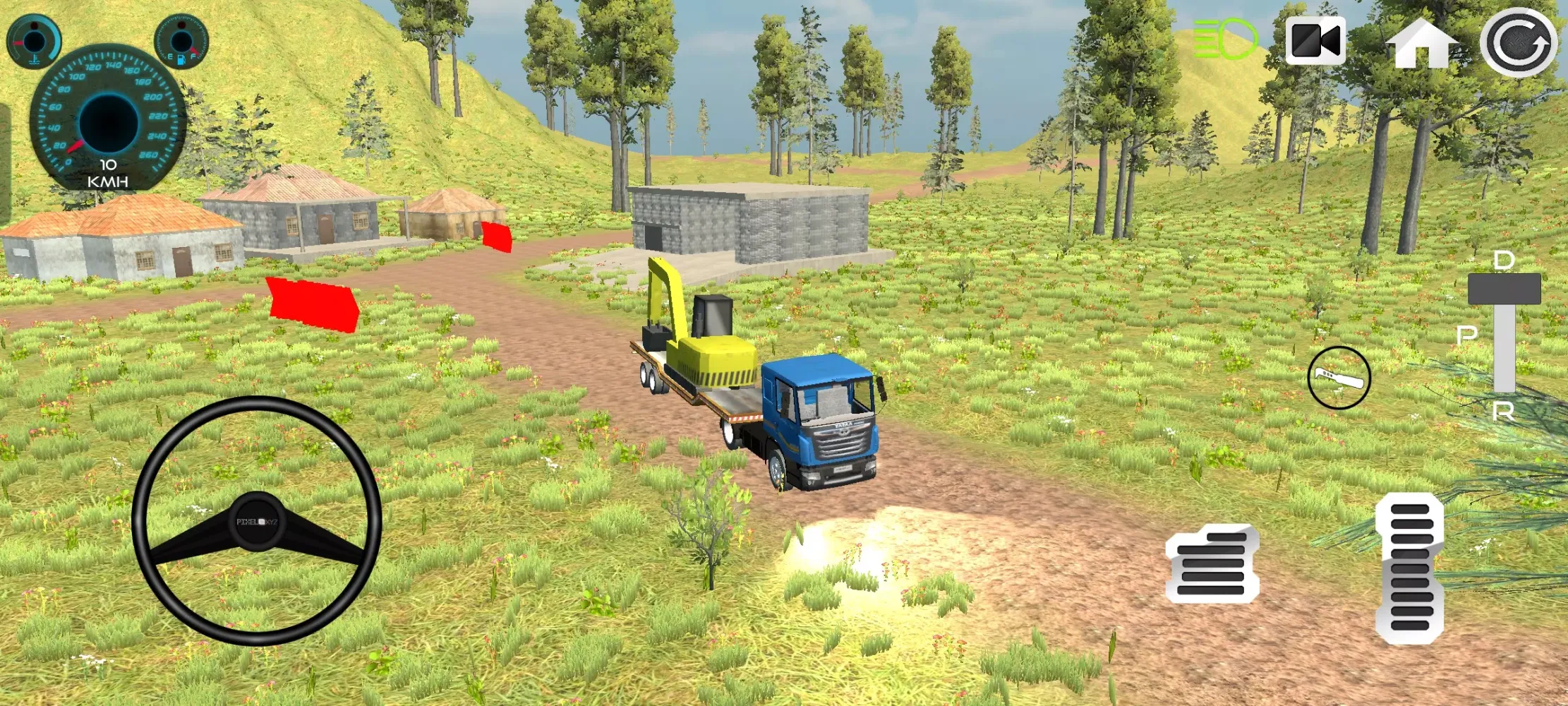Tap the fuel gauge at top left
The width and height of the screenshot is (1568, 706).
point(180,40)
